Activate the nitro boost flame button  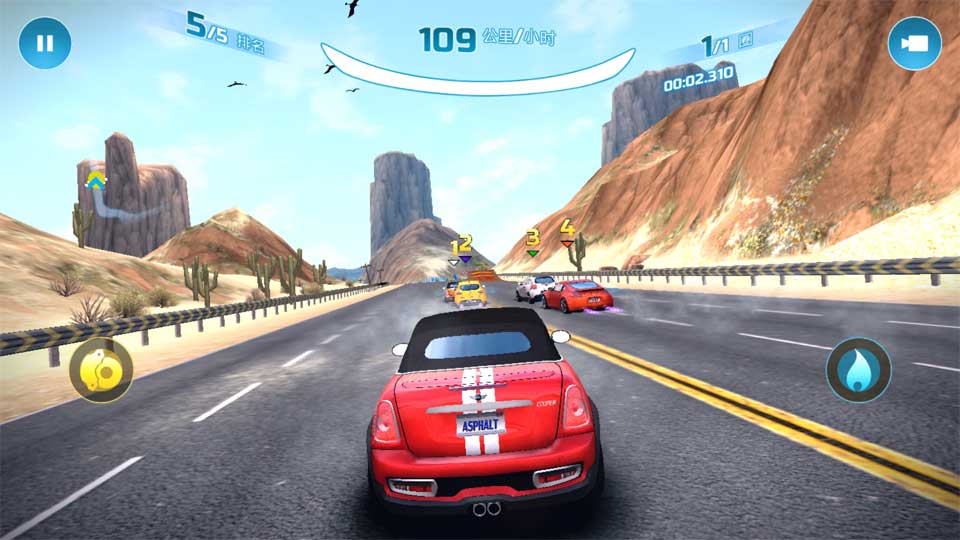[858, 370]
